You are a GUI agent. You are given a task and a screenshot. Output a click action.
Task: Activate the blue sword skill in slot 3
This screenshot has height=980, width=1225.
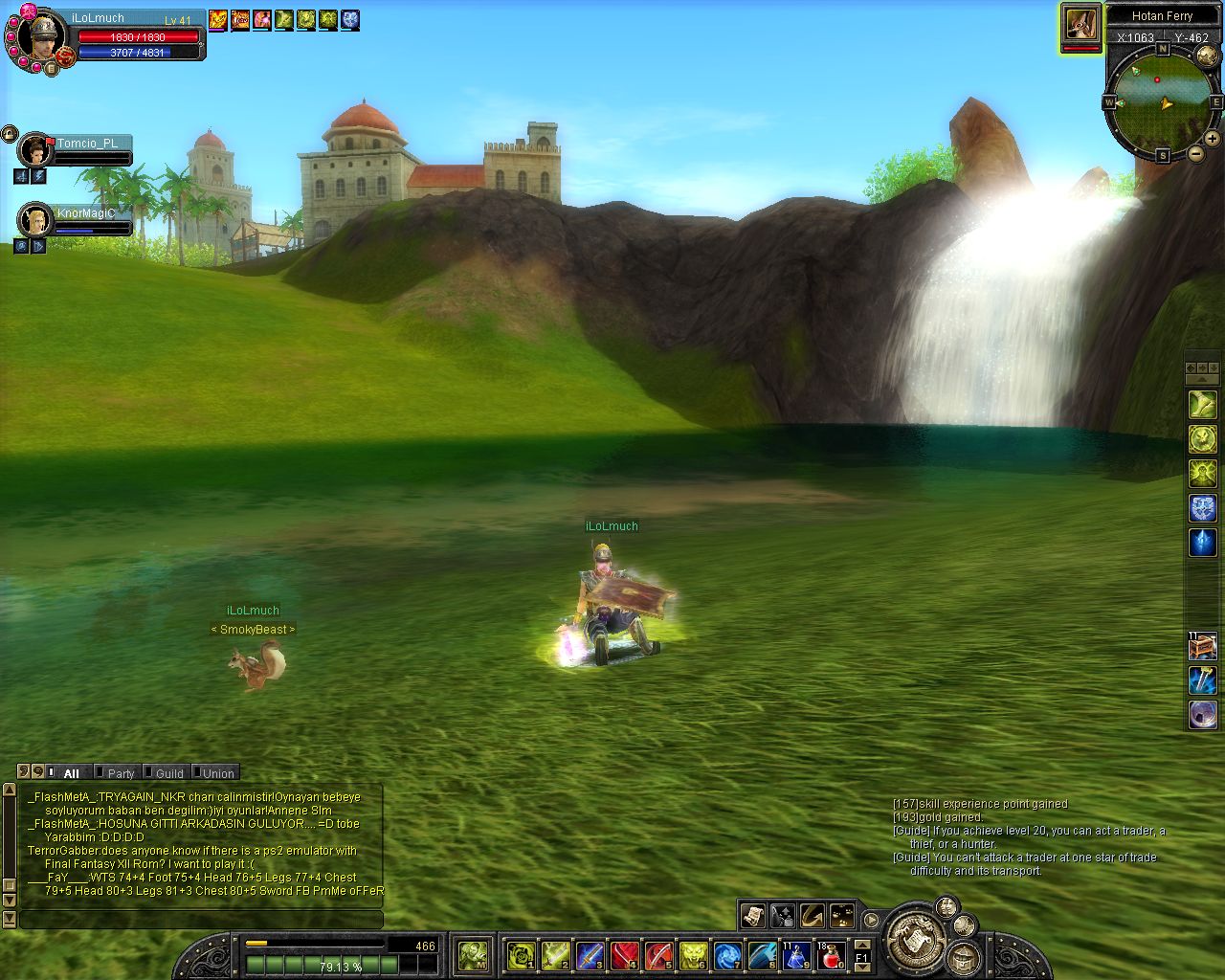590,954
